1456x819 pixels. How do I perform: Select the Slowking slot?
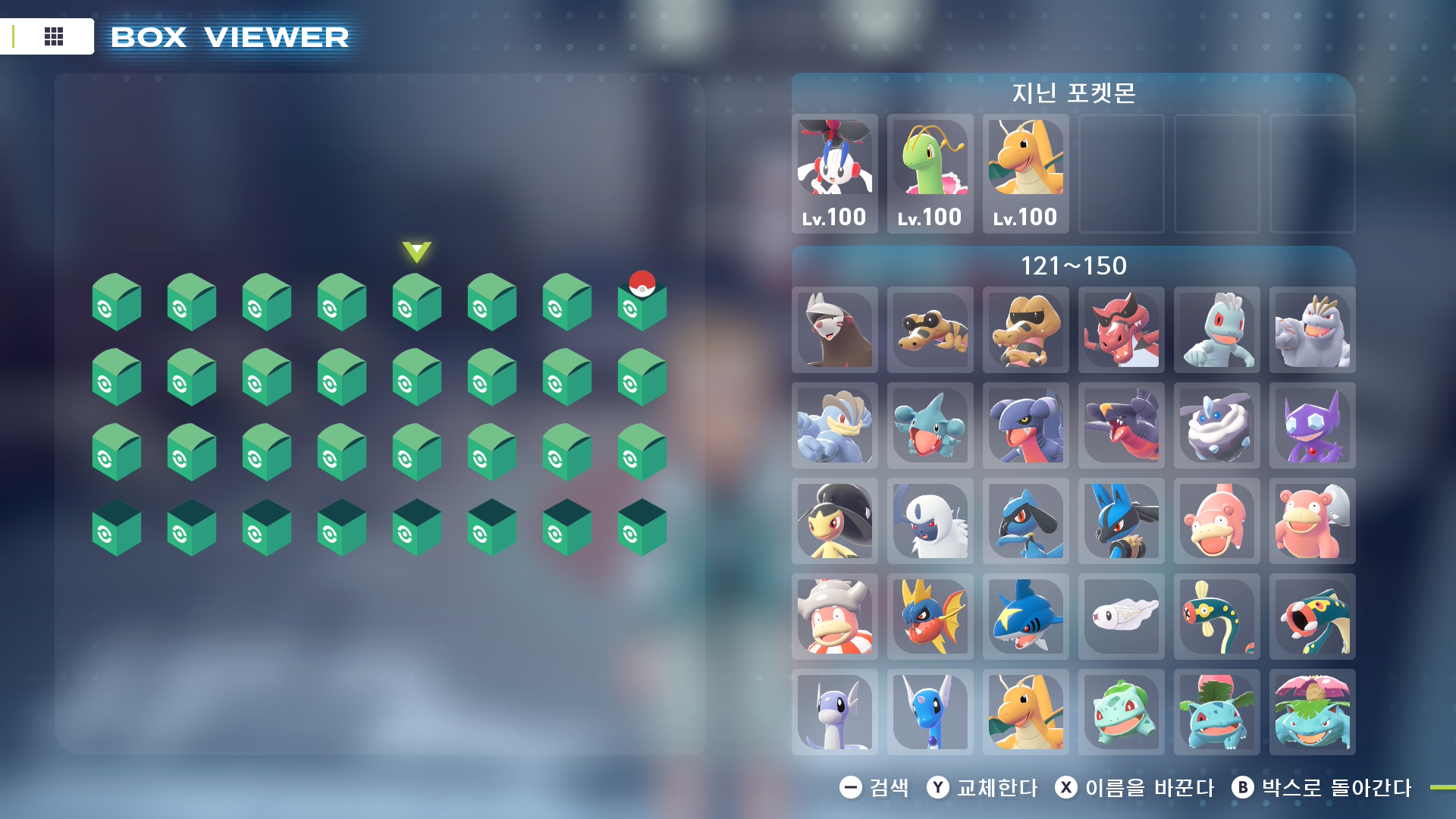(x=835, y=617)
